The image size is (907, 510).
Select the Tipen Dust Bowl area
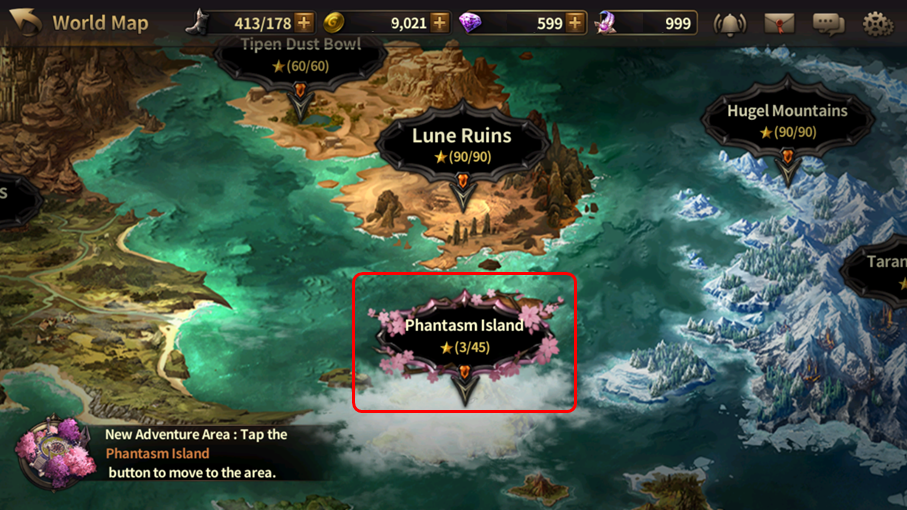click(x=300, y=58)
